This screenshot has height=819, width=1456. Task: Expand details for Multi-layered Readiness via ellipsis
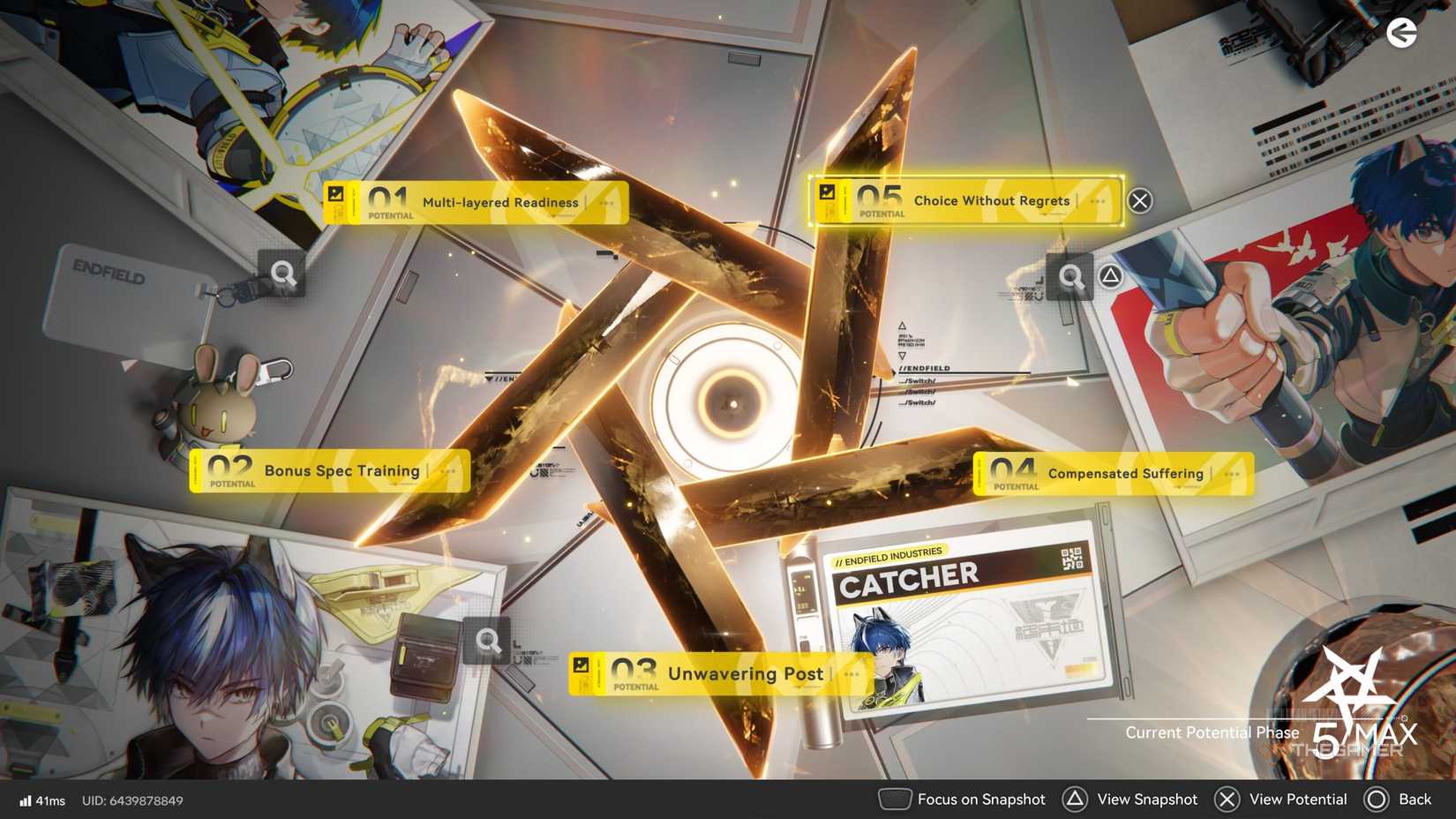pyautogui.click(x=605, y=202)
